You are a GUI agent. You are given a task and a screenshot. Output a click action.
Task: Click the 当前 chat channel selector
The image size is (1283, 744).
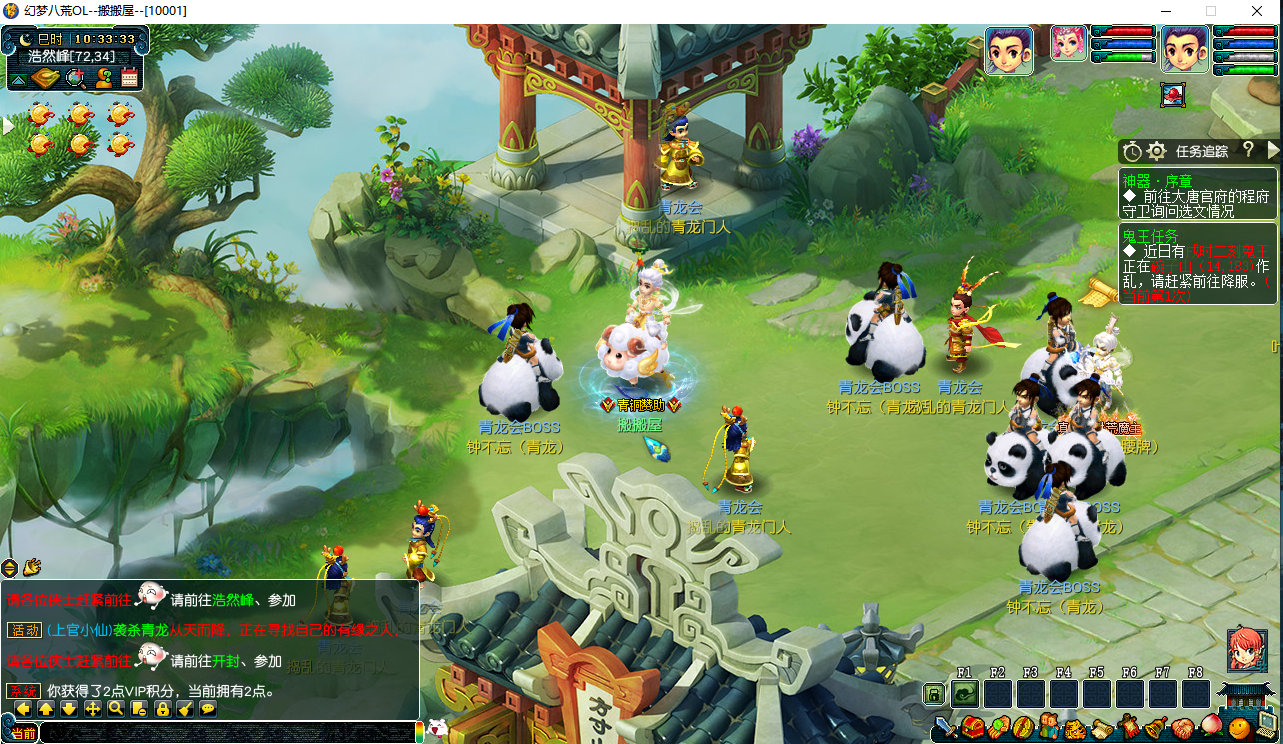coord(23,733)
